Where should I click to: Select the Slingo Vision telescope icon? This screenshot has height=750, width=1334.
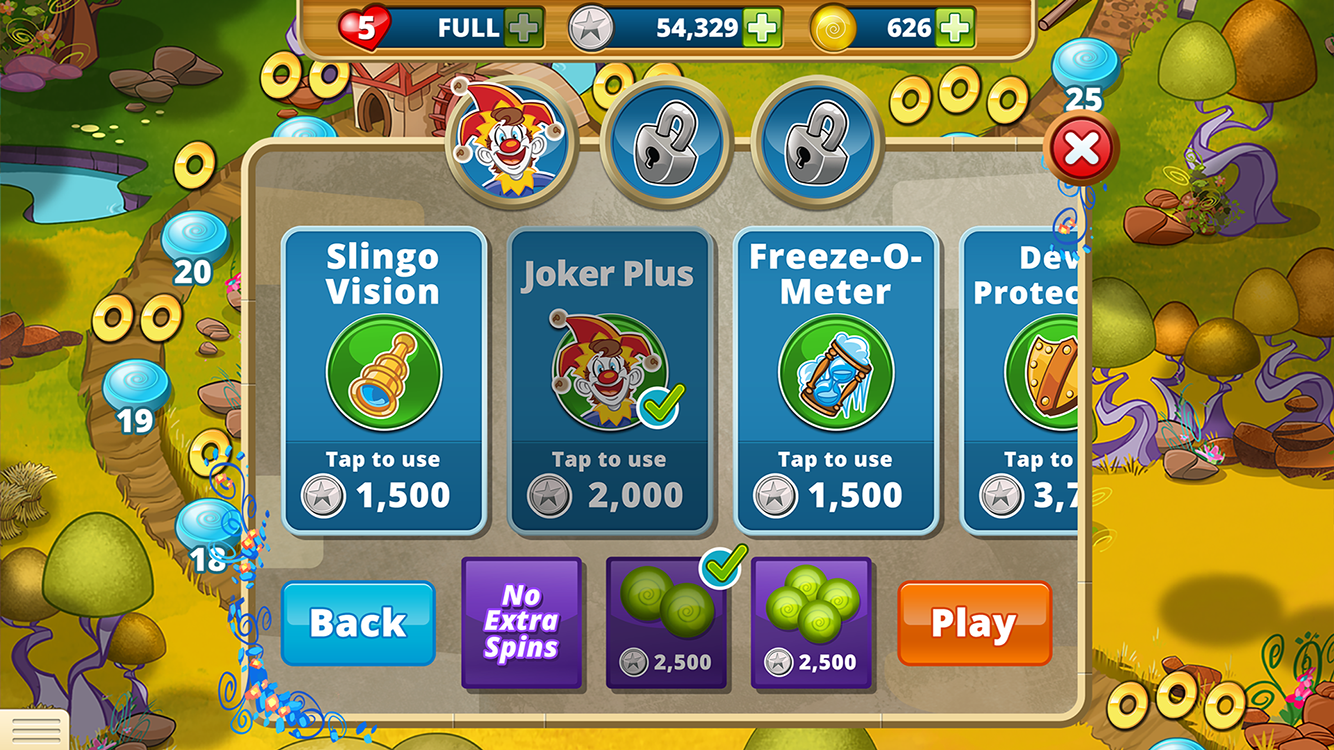pos(386,372)
